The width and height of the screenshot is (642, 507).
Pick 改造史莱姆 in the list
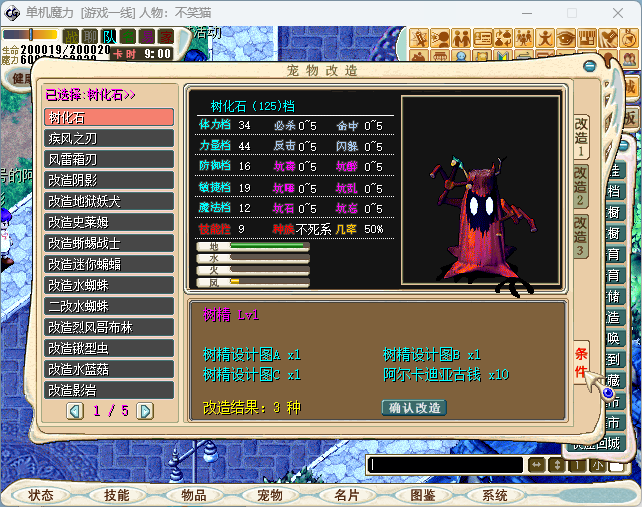point(110,222)
